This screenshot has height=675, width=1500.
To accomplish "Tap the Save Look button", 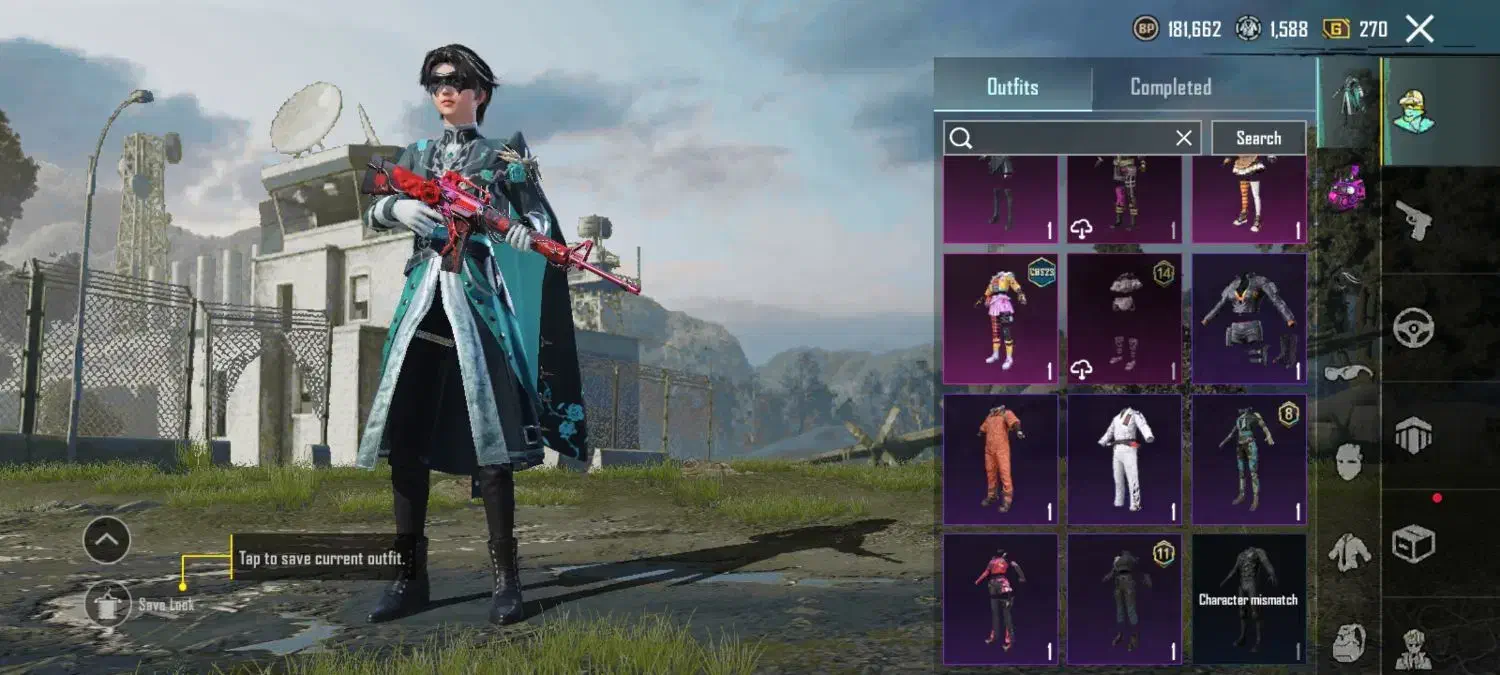I will click(108, 604).
